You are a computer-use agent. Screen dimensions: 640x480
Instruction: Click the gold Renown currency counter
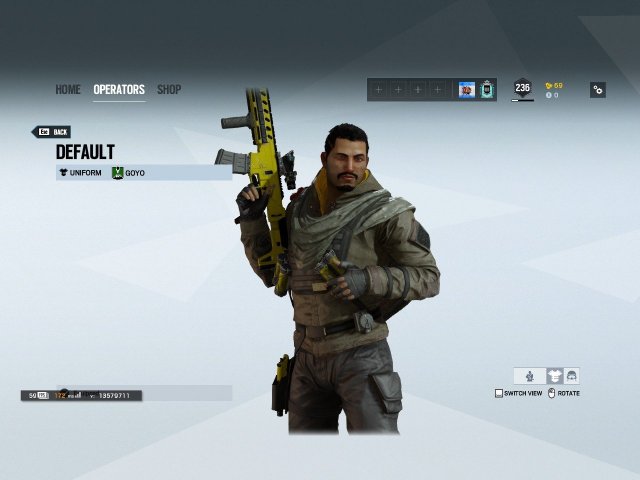click(x=554, y=86)
